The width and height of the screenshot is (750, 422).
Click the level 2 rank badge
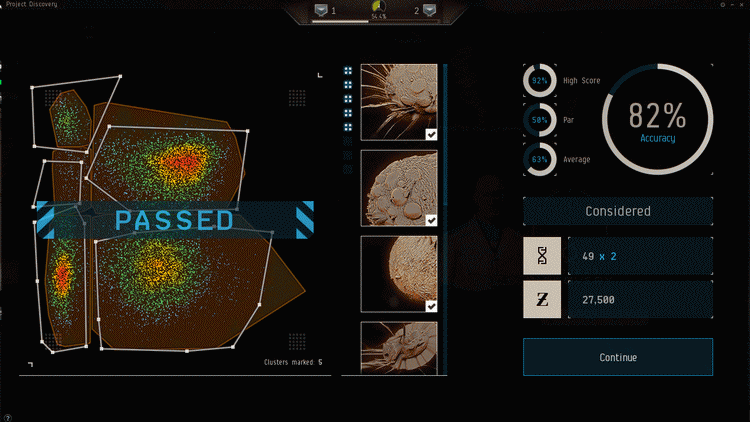[429, 11]
